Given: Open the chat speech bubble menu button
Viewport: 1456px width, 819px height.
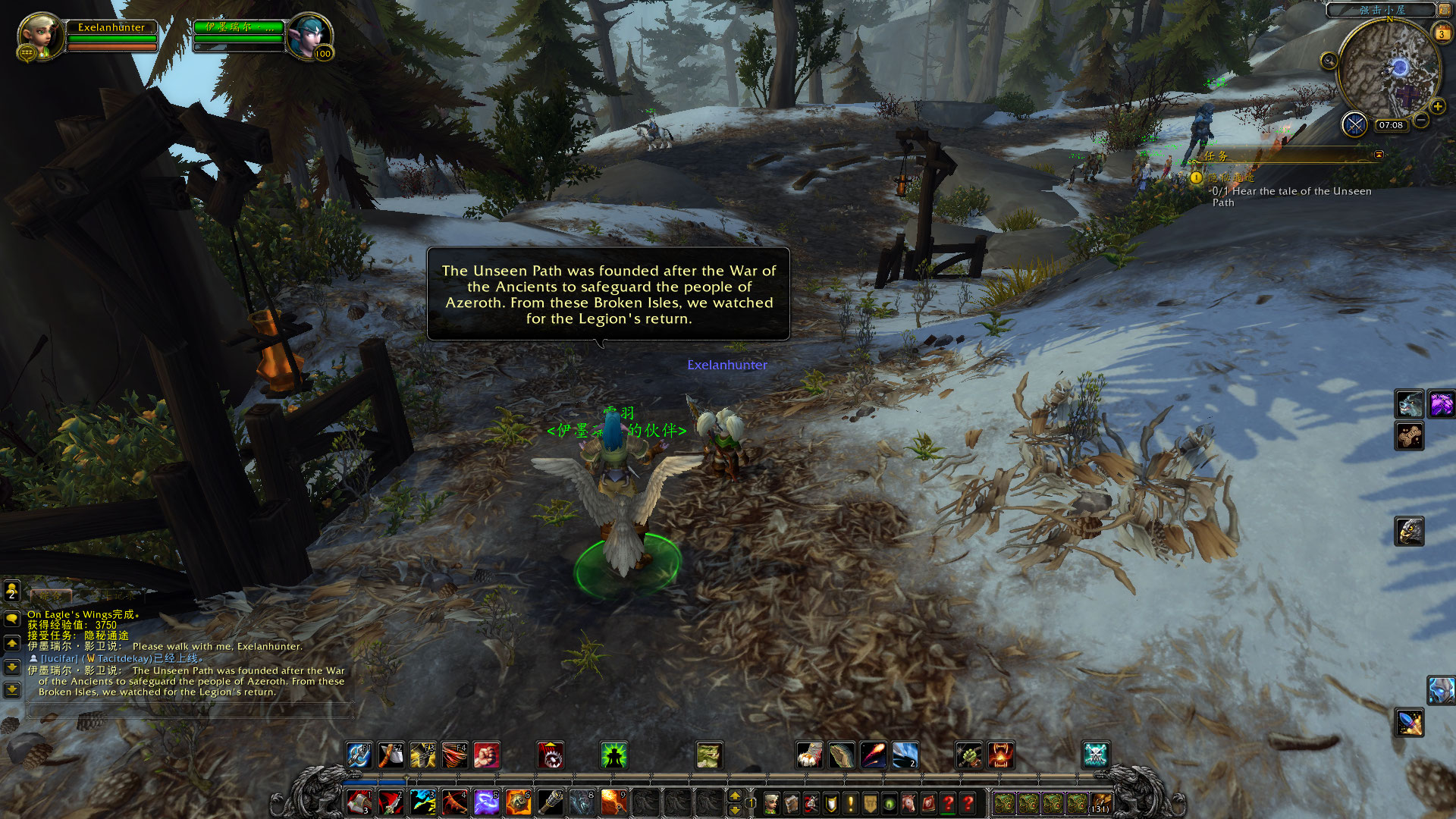Looking at the screenshot, I should [x=12, y=619].
